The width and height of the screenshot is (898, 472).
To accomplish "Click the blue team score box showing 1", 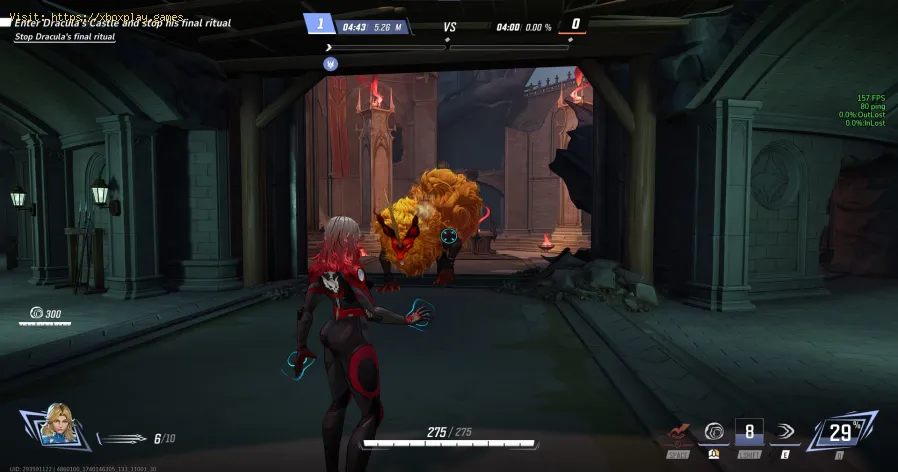I will pyautogui.click(x=319, y=25).
